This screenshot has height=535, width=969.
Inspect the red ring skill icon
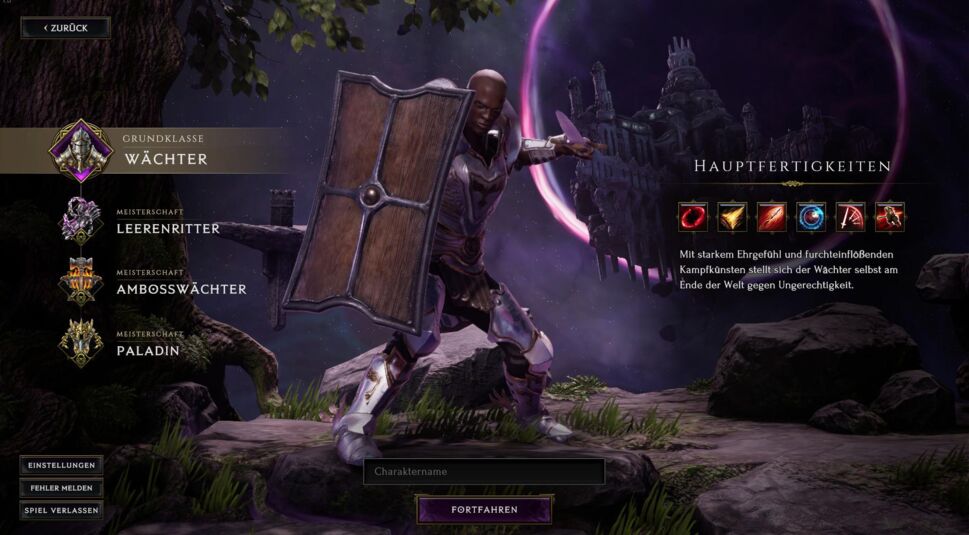(692, 216)
